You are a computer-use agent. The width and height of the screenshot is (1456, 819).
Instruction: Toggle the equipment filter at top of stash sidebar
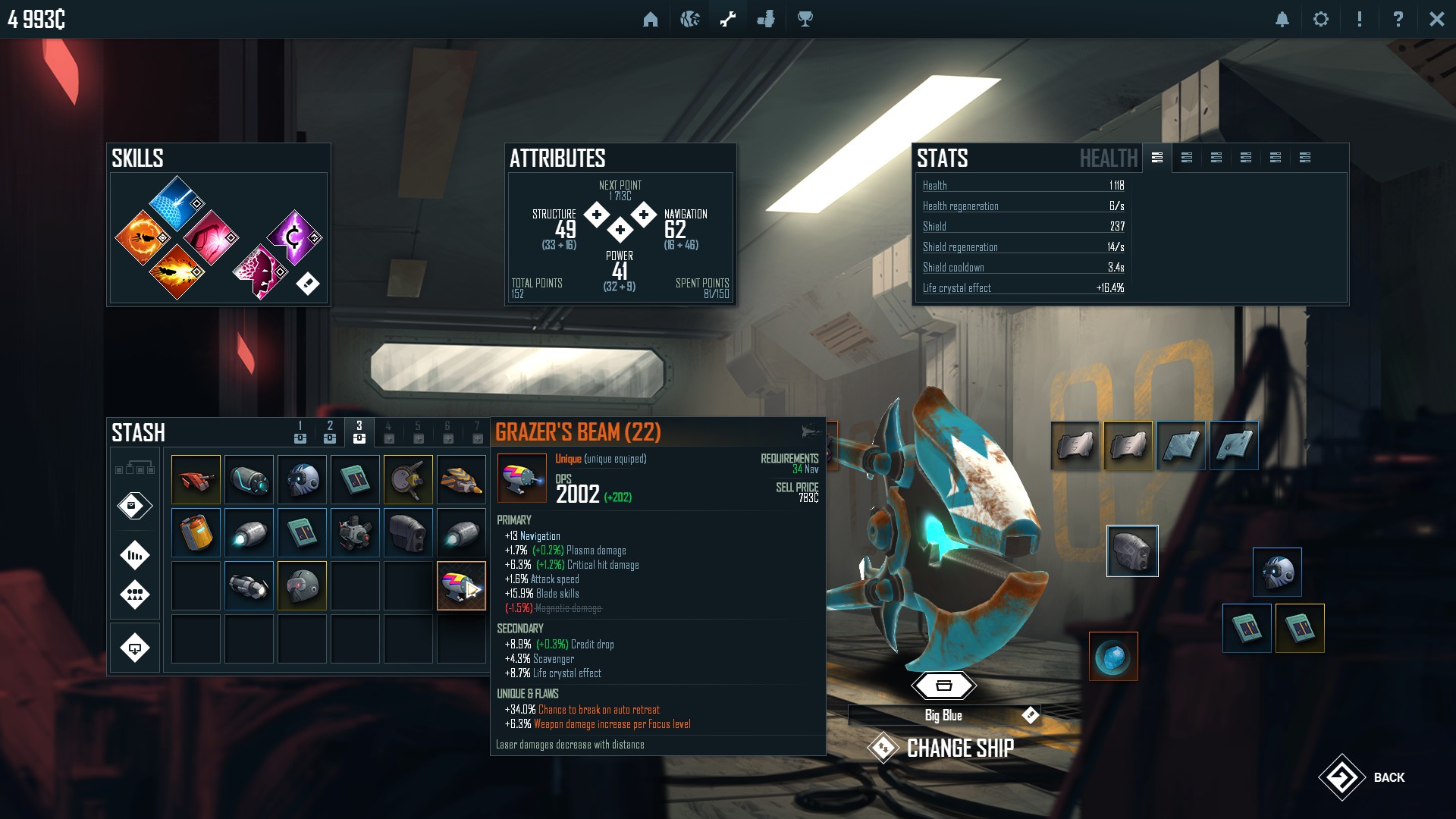(x=135, y=469)
